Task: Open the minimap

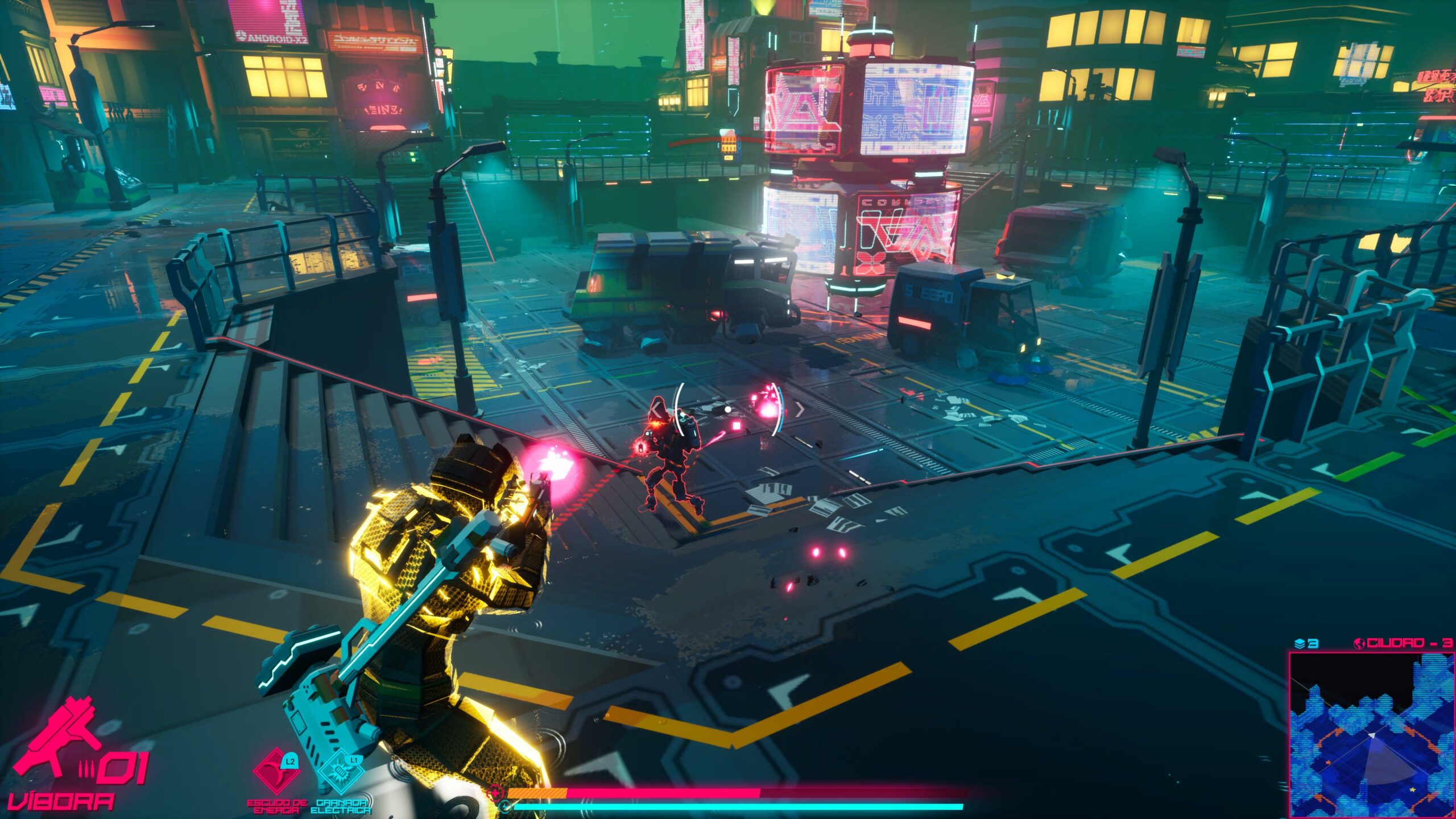Action: (1371, 734)
